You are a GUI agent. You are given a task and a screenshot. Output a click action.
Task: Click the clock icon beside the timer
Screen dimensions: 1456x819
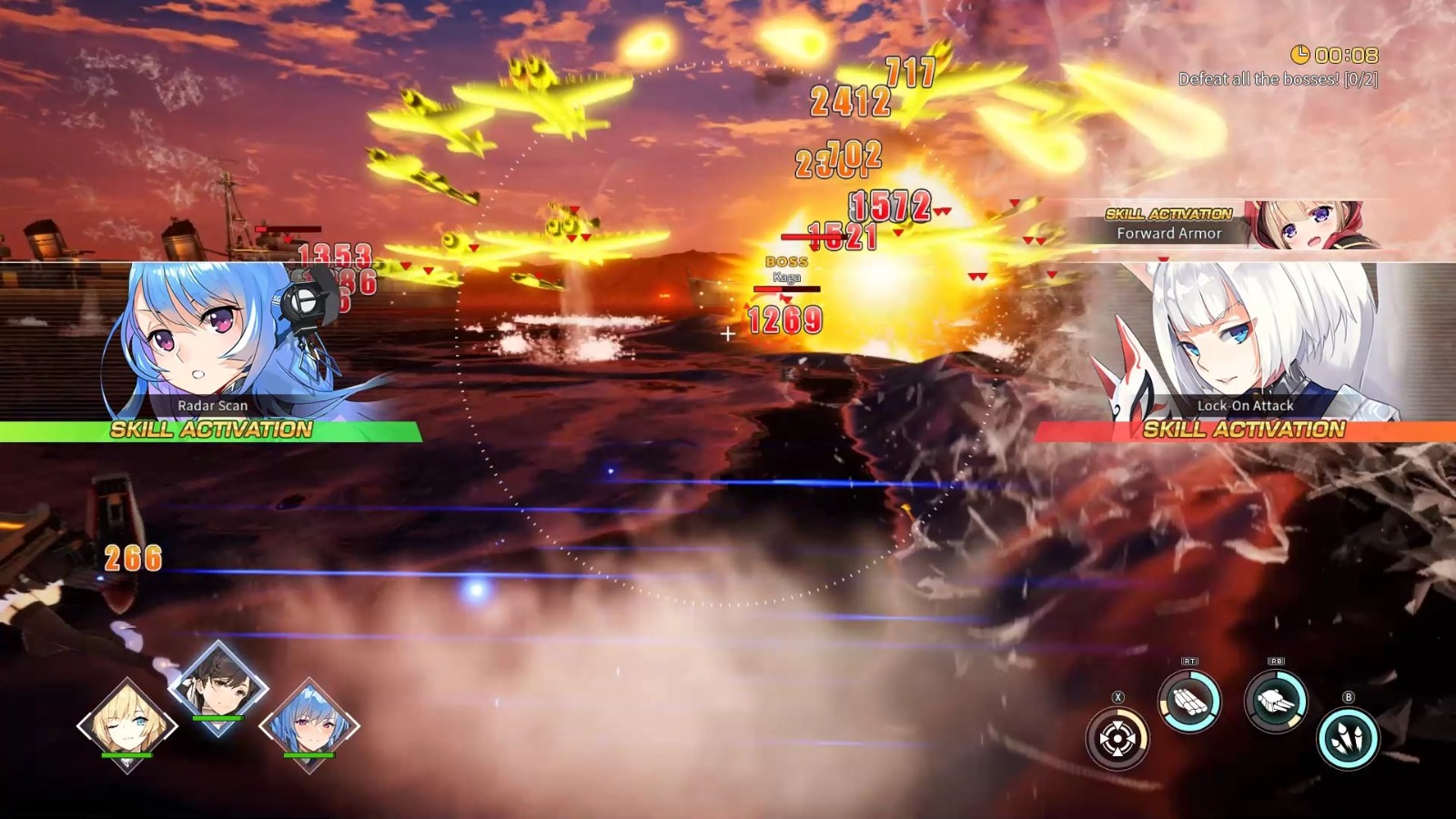1300,55
